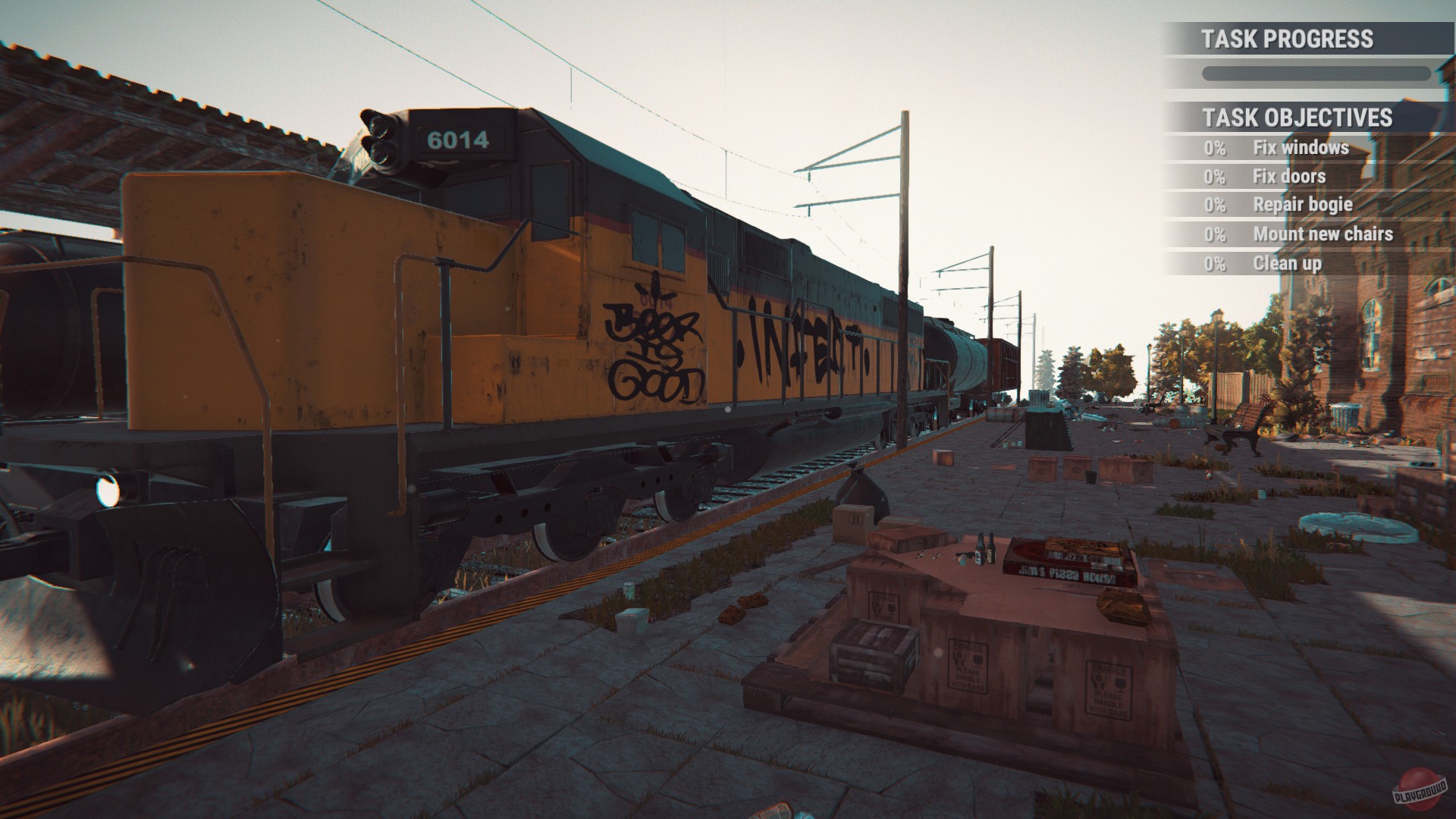Select the Repair bogie task row
Screen dimensions: 1456x819
coord(1303,205)
